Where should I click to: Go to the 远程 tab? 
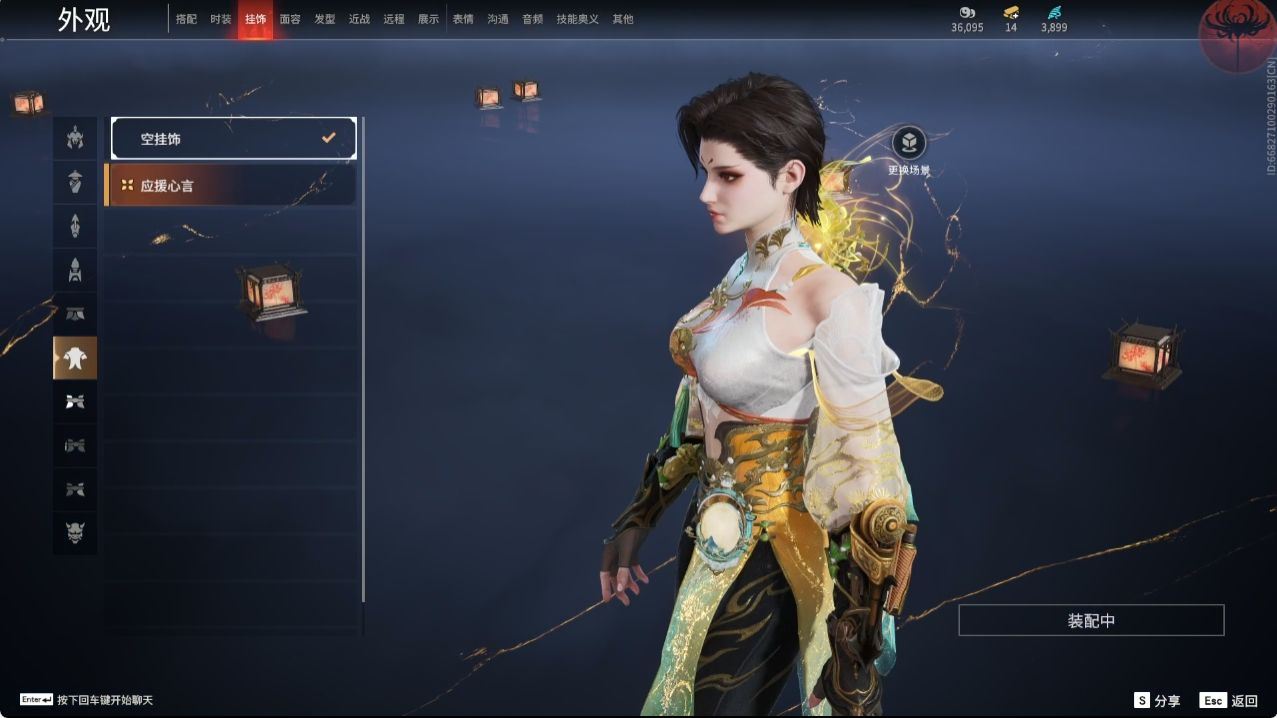coord(394,19)
